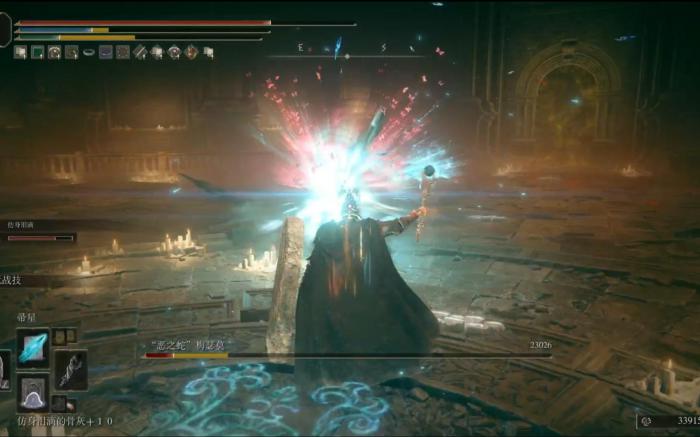The height and width of the screenshot is (437, 700).
Task: Use the Mimic Tear Ashes item slot
Action: pyautogui.click(x=33, y=391)
